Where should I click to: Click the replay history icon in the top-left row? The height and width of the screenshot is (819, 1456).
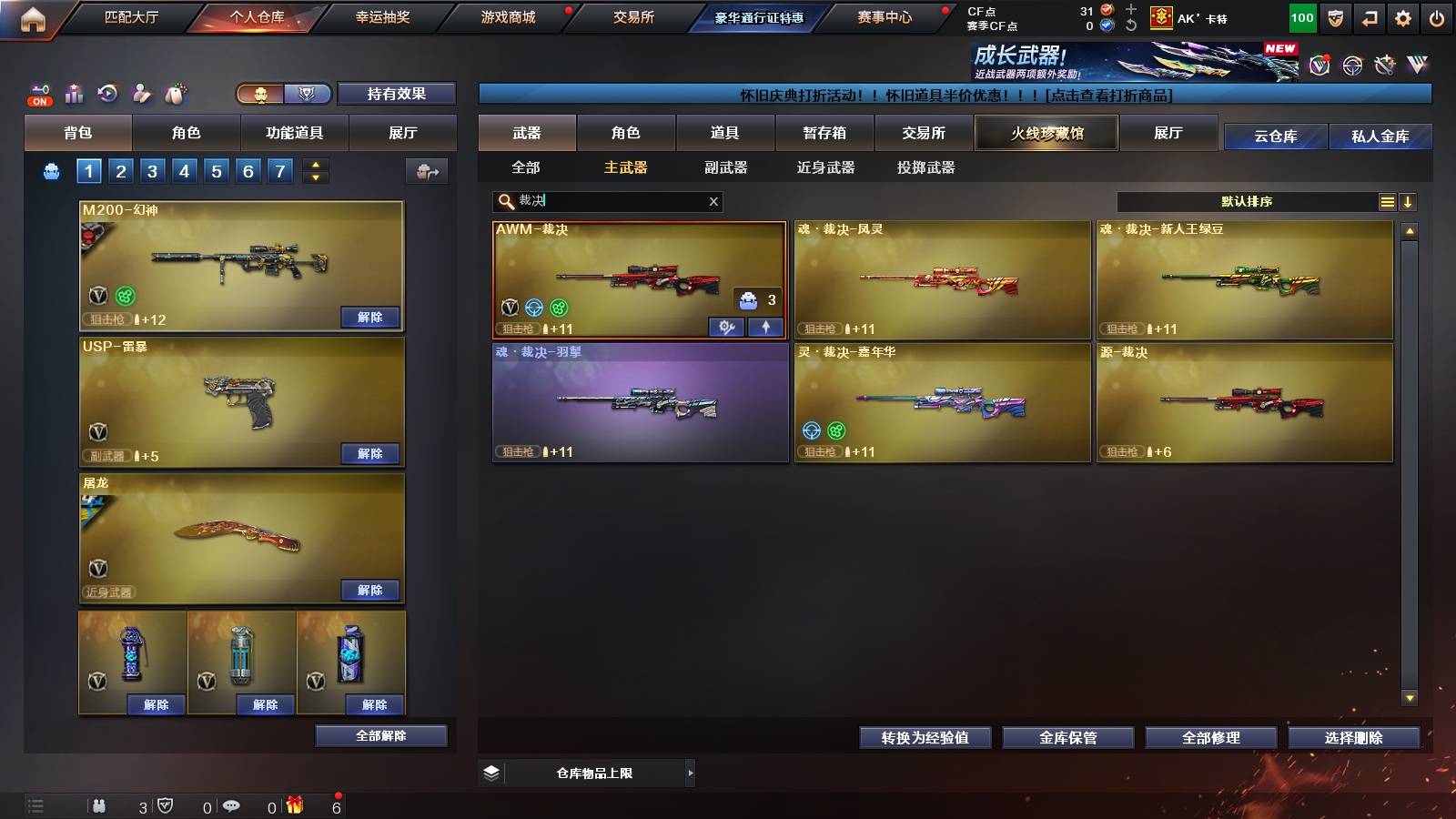tap(107, 93)
